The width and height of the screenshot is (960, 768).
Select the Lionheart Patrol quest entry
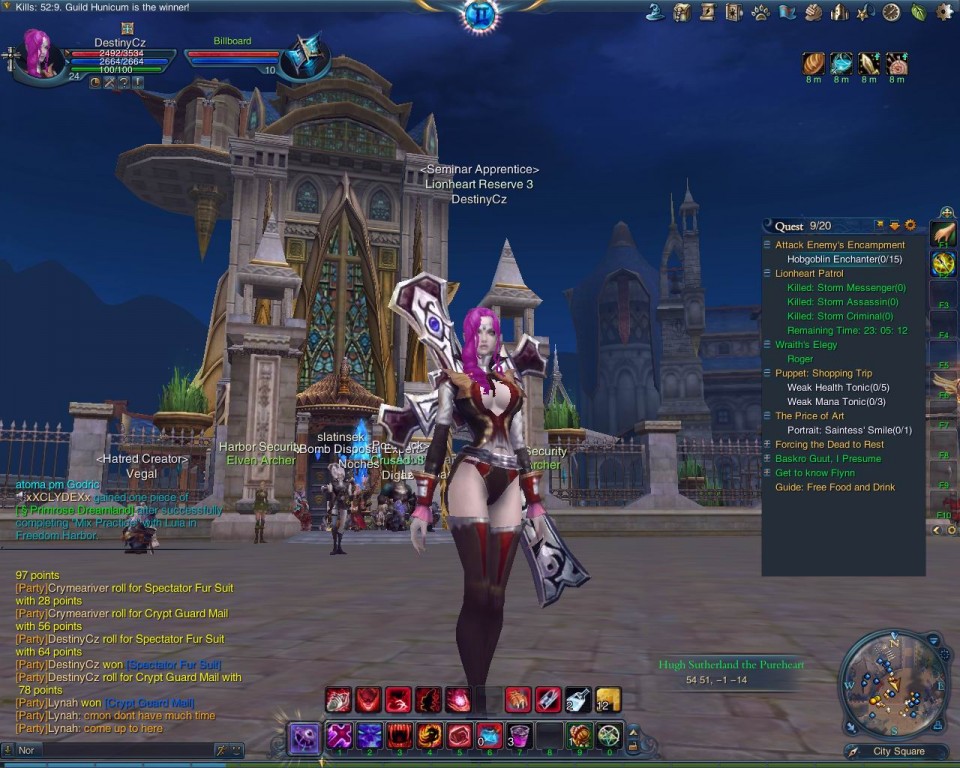pyautogui.click(x=809, y=273)
